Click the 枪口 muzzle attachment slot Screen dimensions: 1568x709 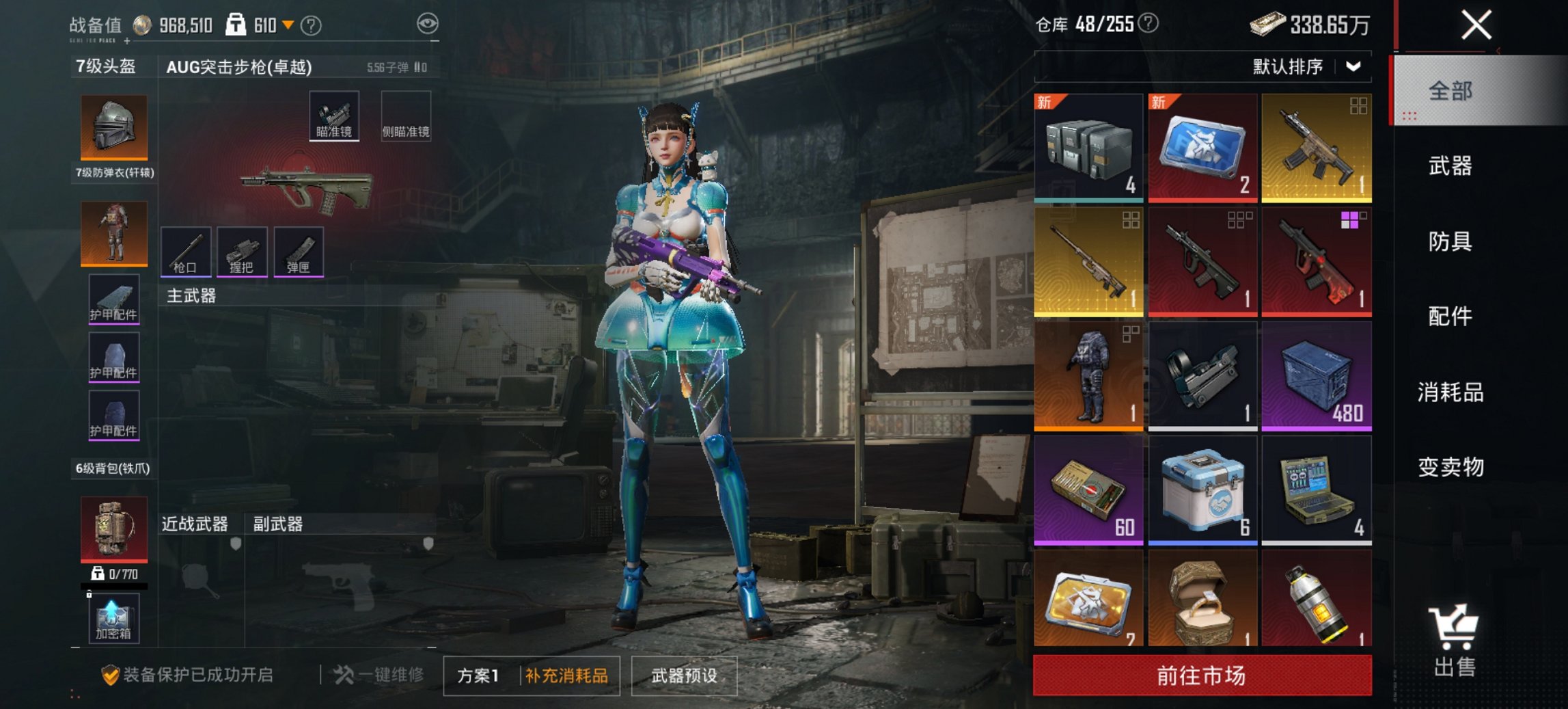186,252
